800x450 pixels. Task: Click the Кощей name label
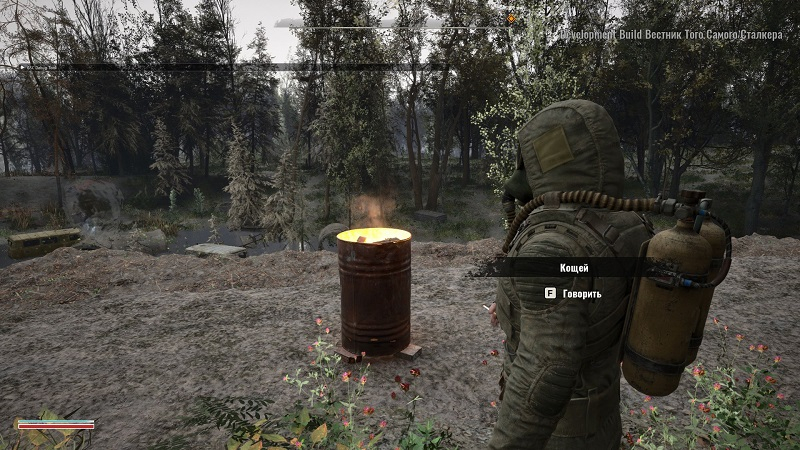click(x=574, y=268)
